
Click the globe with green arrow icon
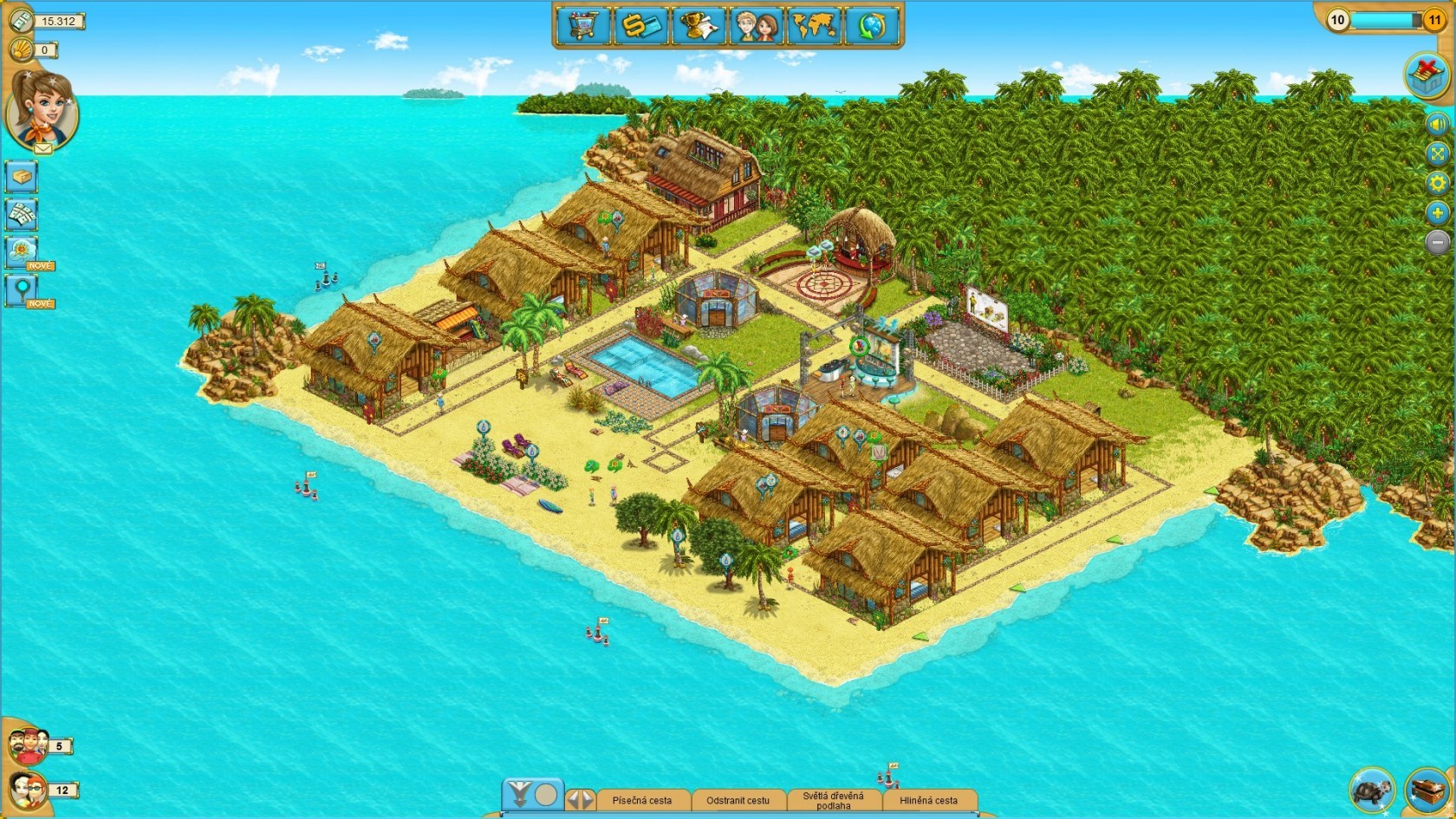[872, 25]
